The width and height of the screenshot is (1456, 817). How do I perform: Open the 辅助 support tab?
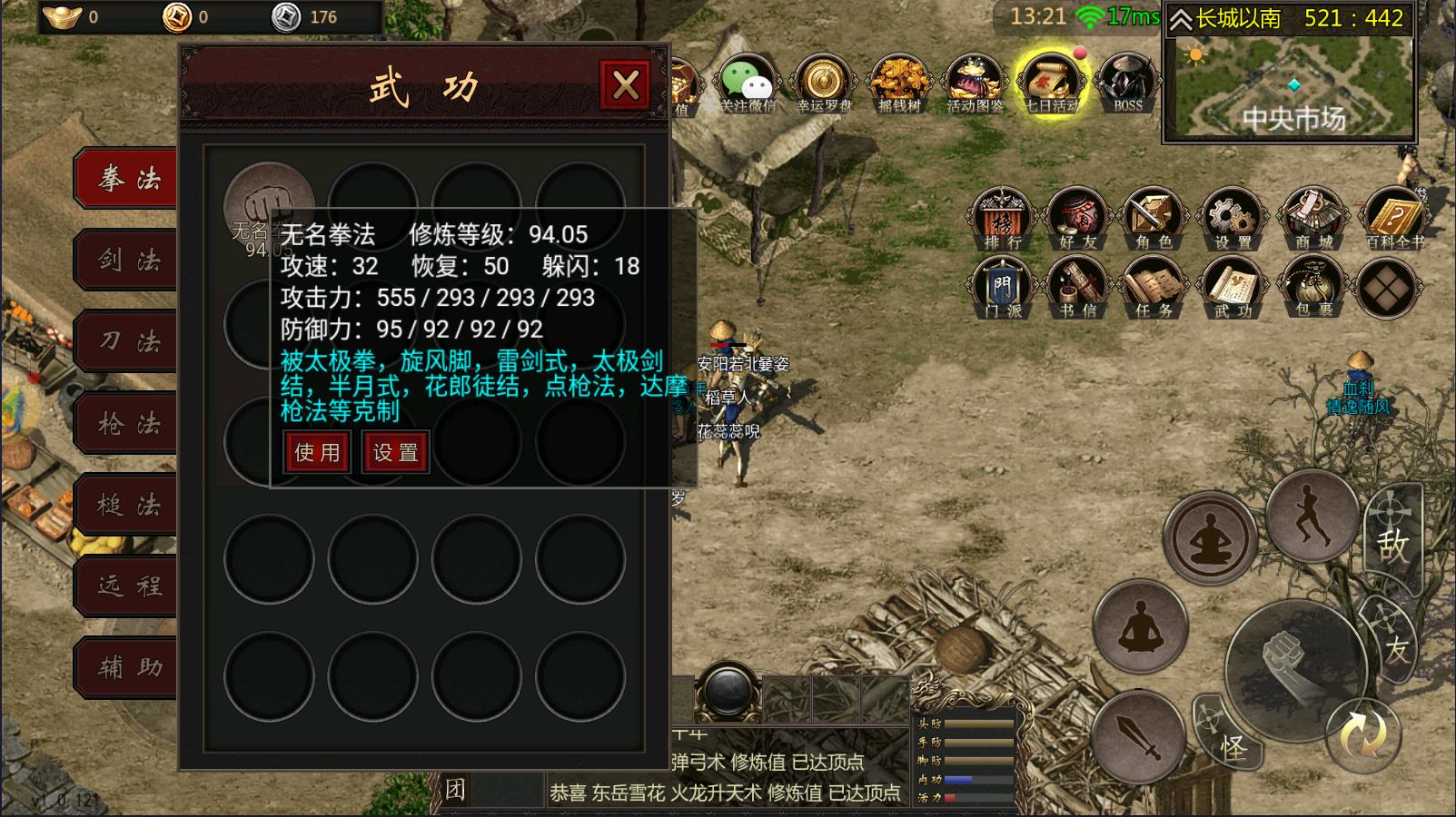(129, 668)
